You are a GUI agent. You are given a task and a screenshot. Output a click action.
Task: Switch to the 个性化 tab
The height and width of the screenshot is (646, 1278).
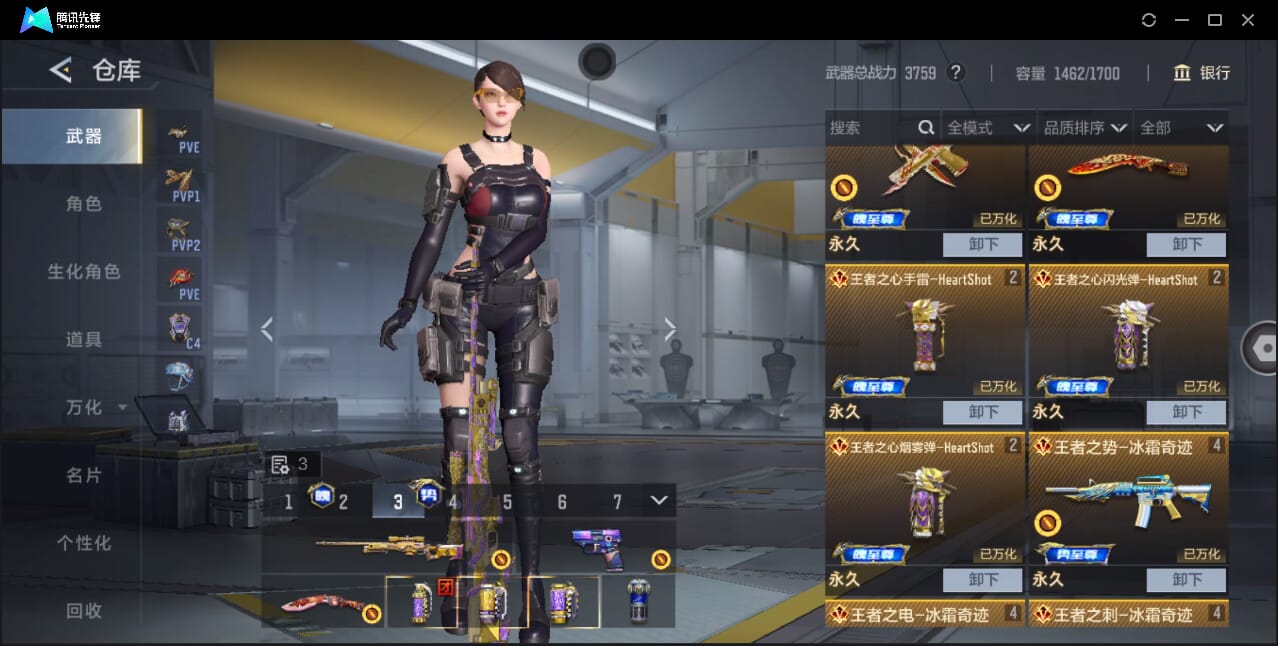tap(84, 543)
